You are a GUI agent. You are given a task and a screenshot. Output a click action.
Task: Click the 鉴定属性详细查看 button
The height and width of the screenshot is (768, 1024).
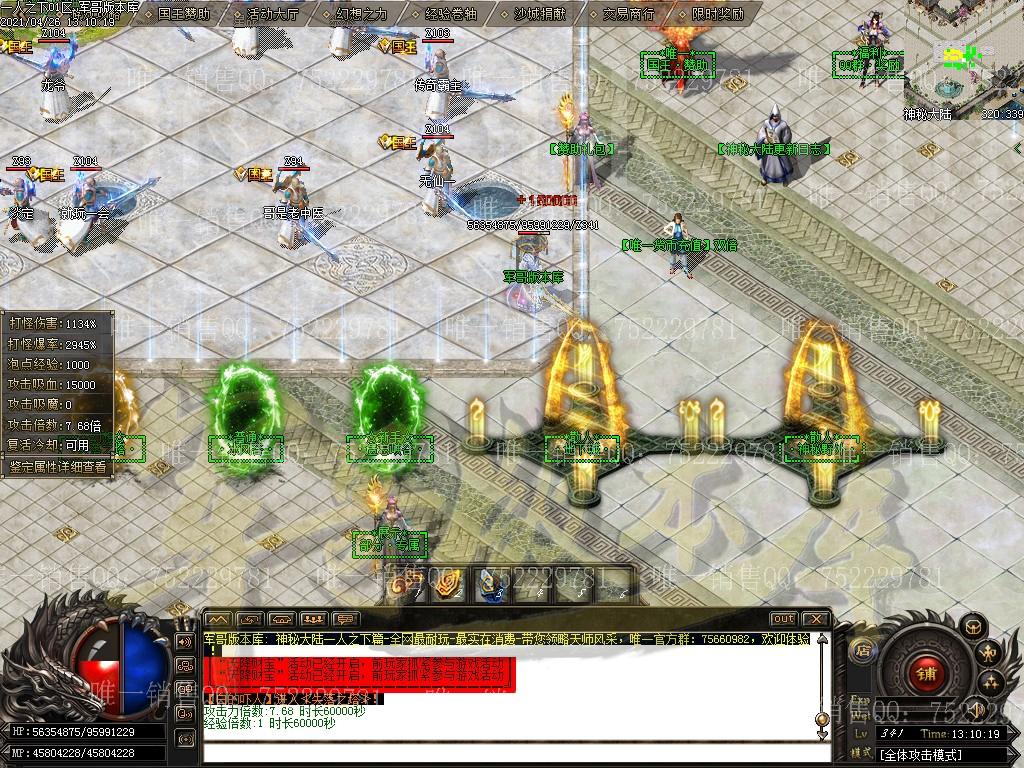pos(57,466)
